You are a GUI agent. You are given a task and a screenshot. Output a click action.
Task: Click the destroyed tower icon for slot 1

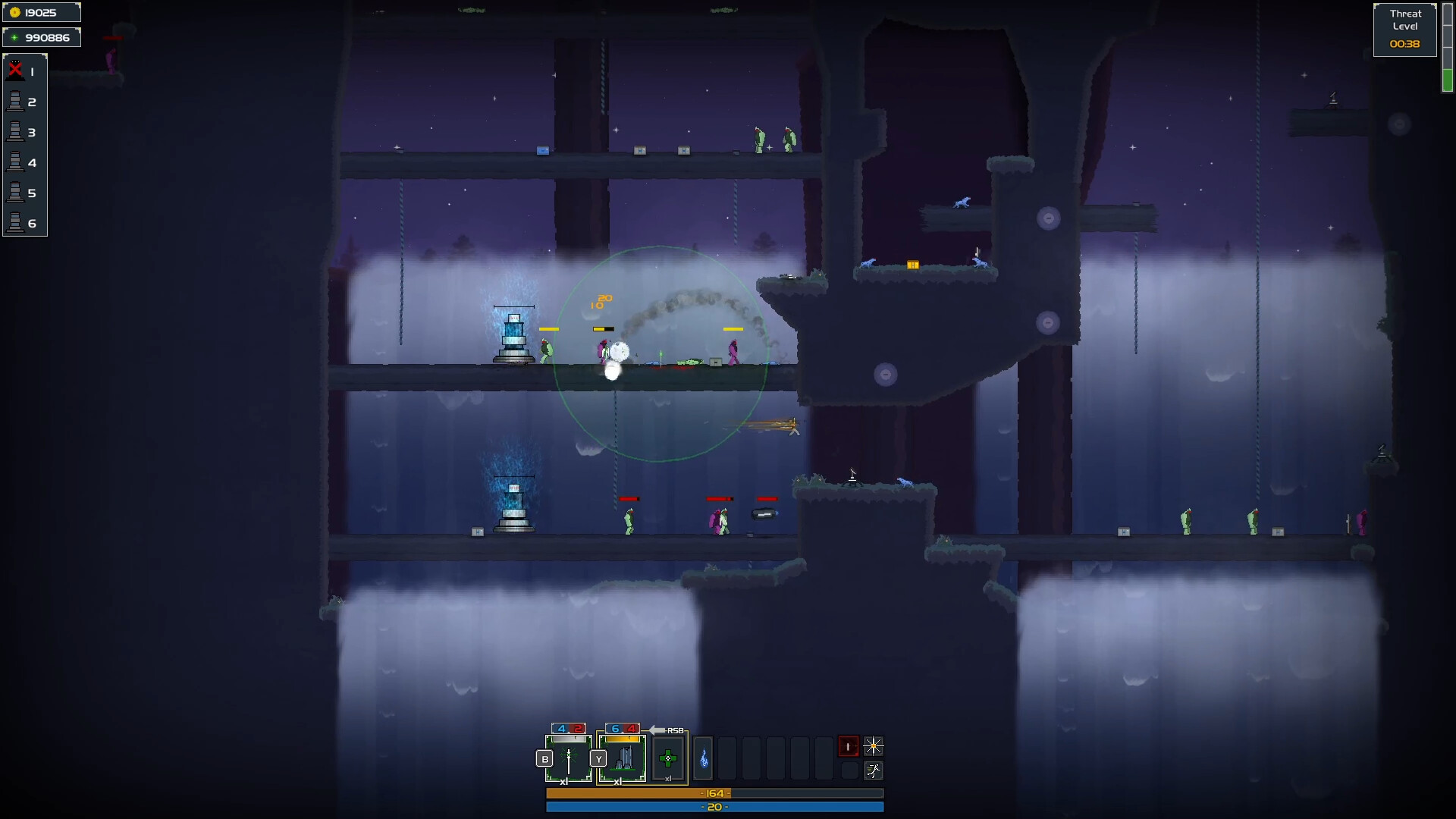[15, 71]
